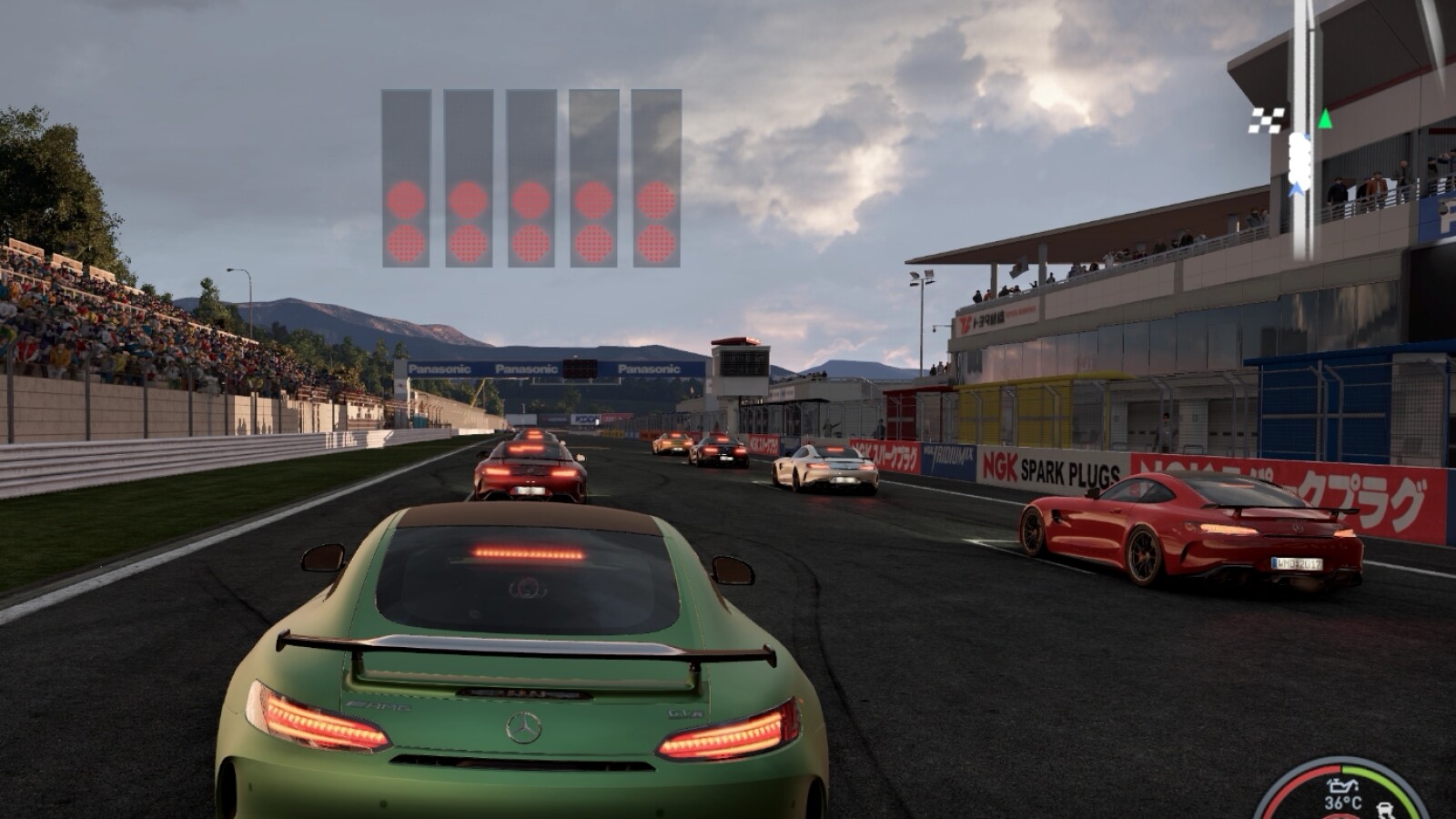1456x819 pixels.
Task: Expand the second start light column
Action: click(469, 177)
